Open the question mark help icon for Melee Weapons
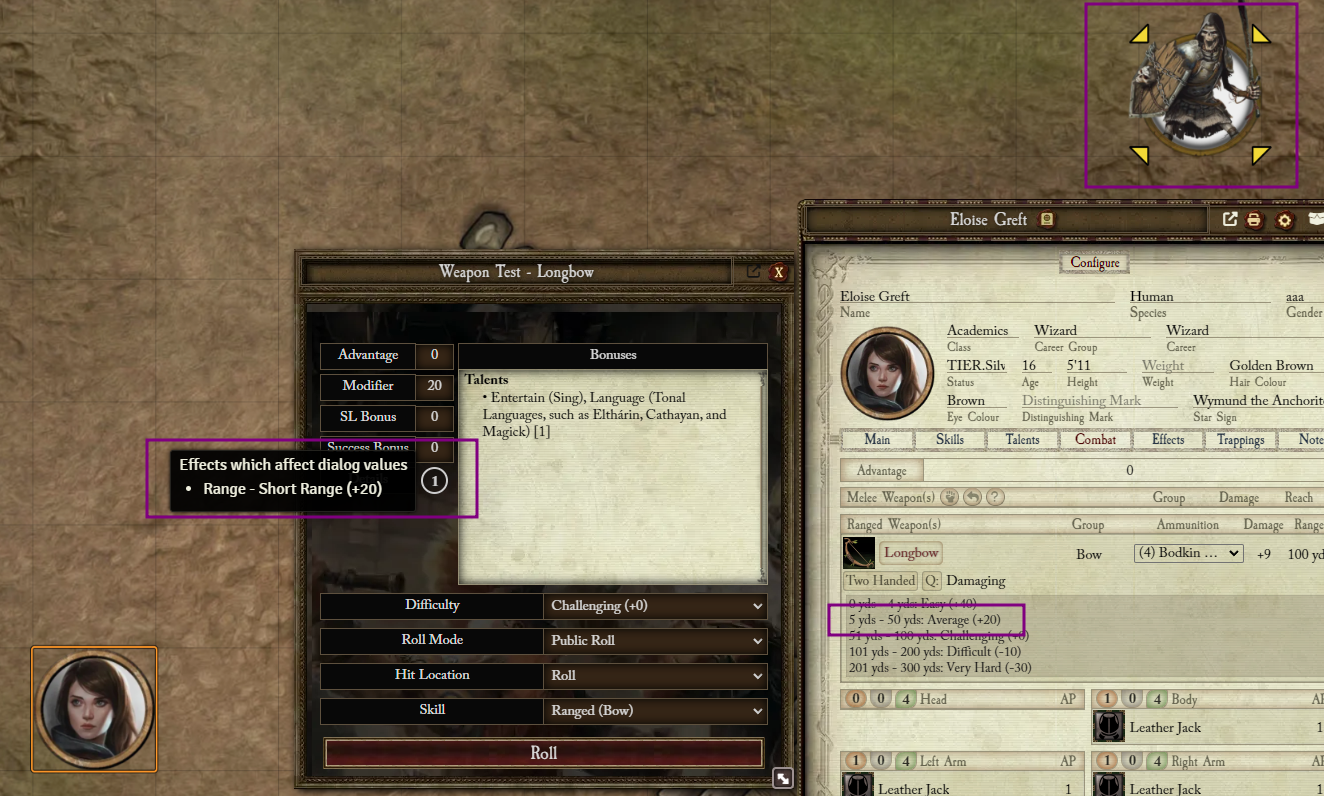The height and width of the screenshot is (796, 1324). [x=994, y=497]
